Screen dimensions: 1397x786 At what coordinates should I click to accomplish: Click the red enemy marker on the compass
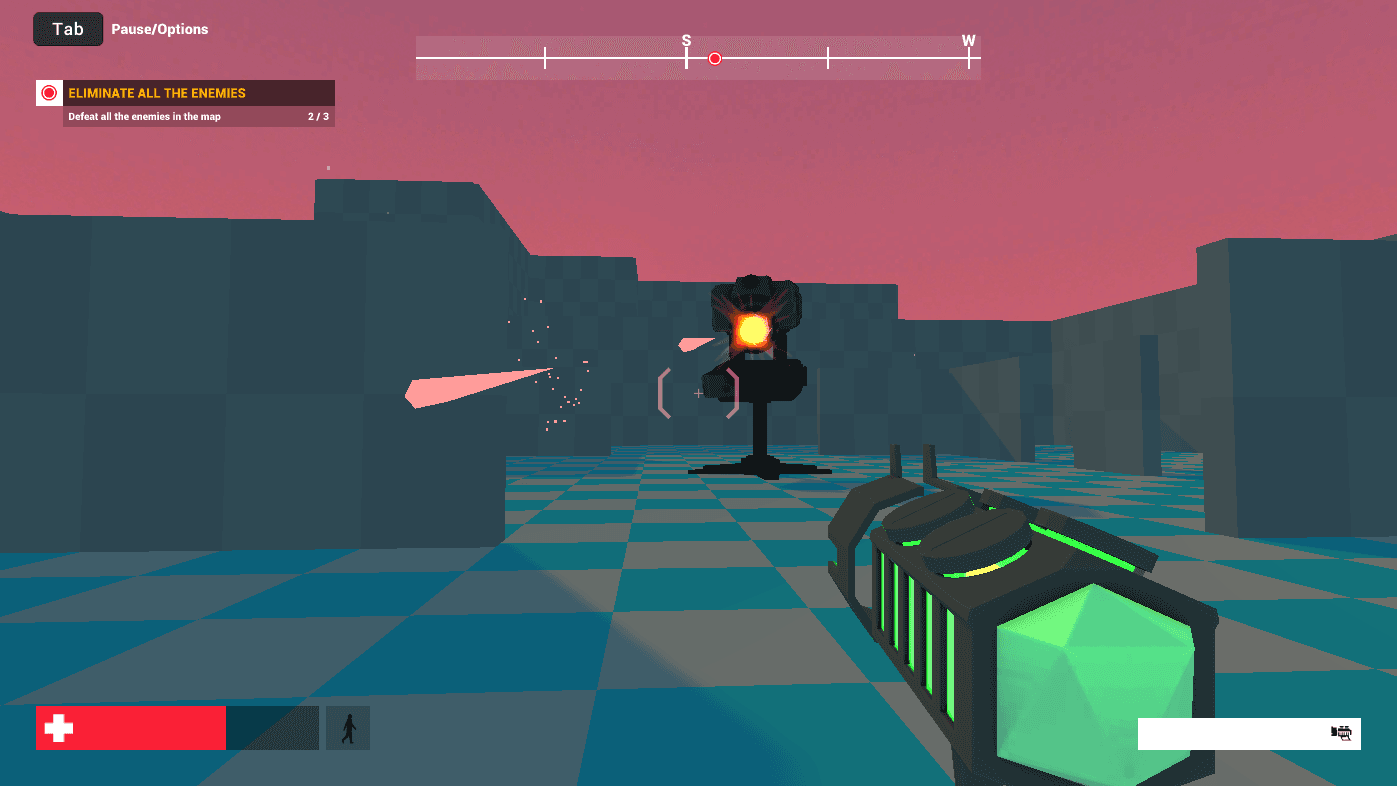(715, 59)
